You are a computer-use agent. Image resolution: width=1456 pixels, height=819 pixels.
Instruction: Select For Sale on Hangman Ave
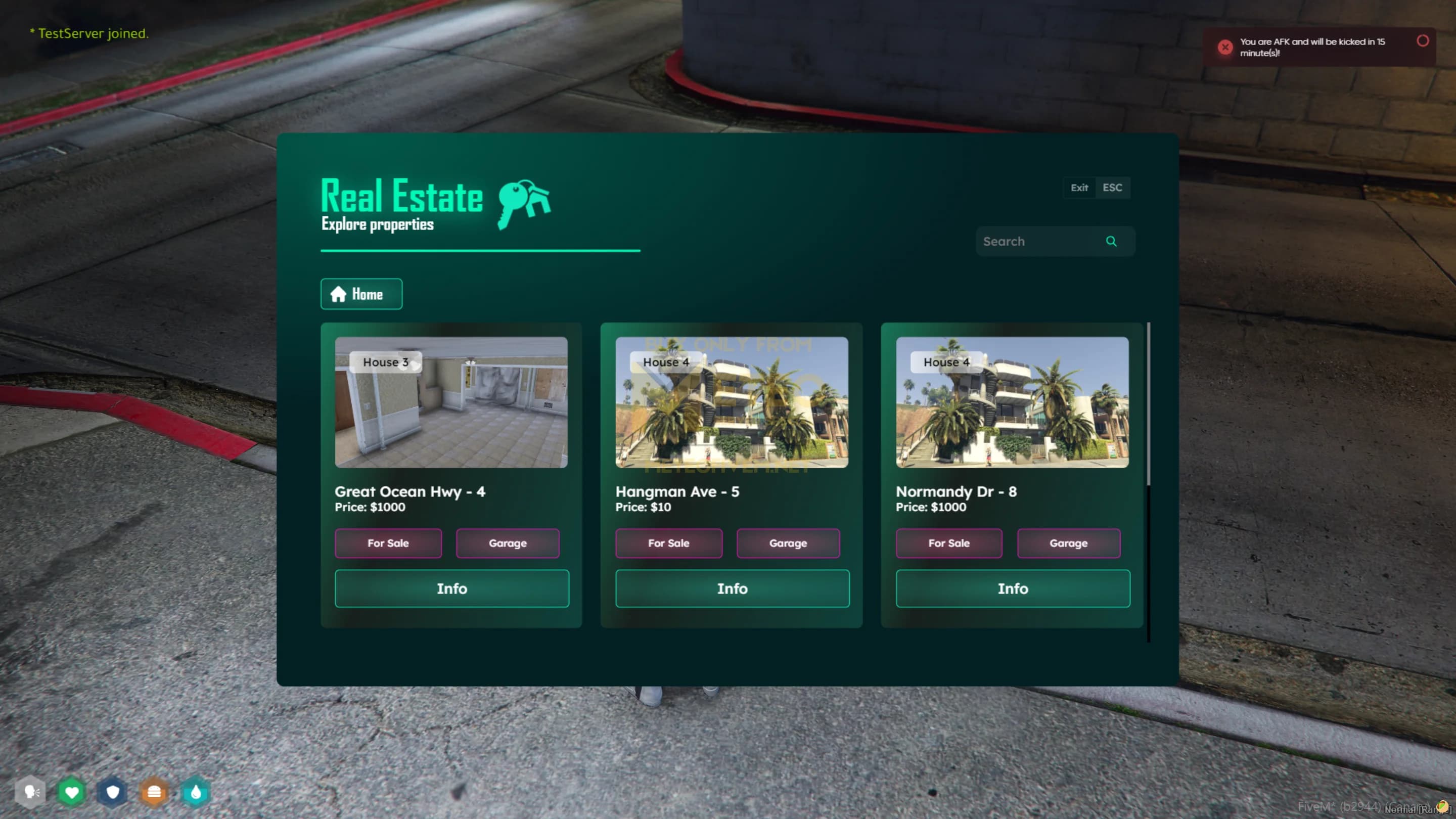tap(668, 543)
